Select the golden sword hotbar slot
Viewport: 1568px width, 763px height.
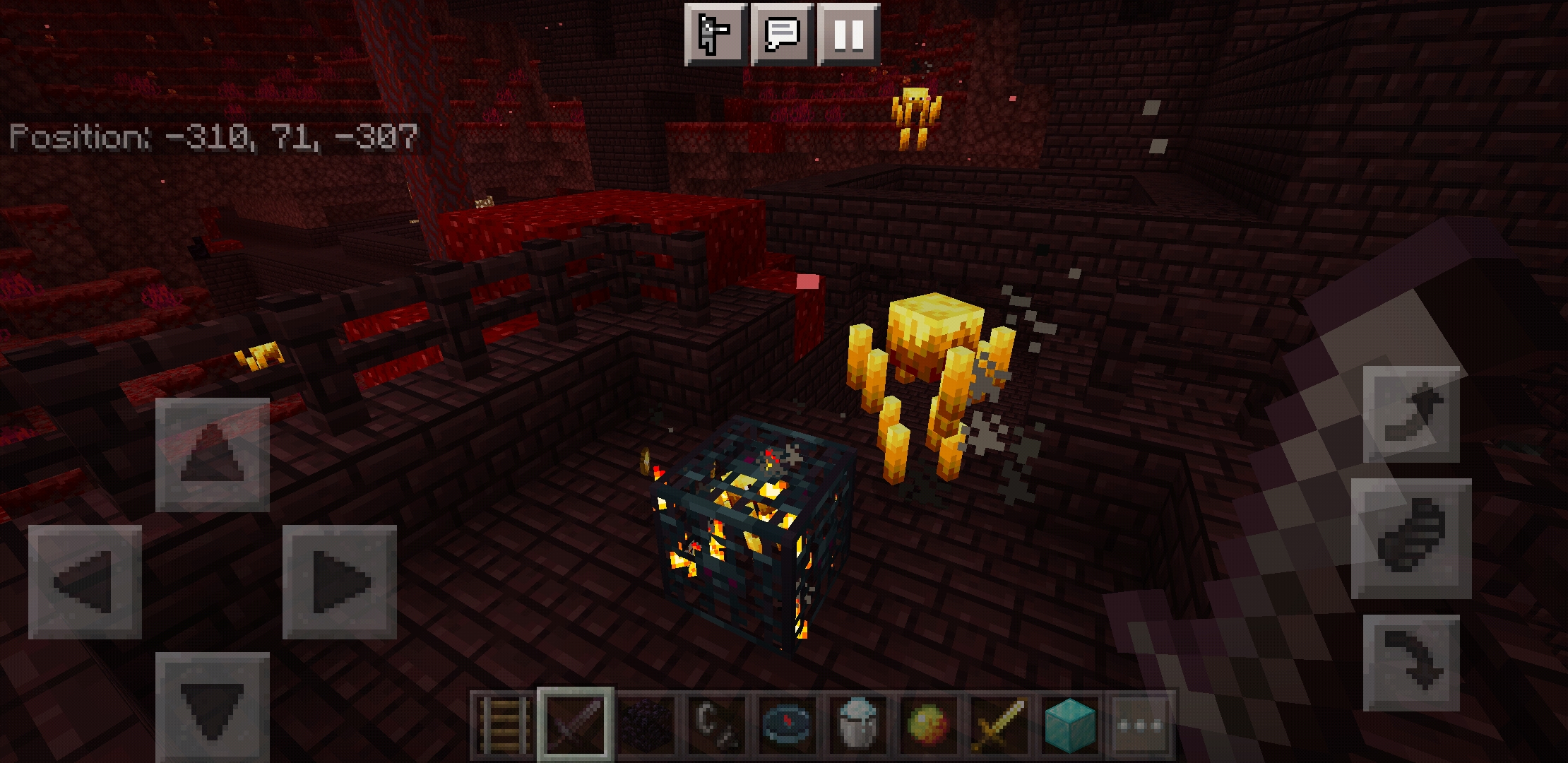coord(999,726)
